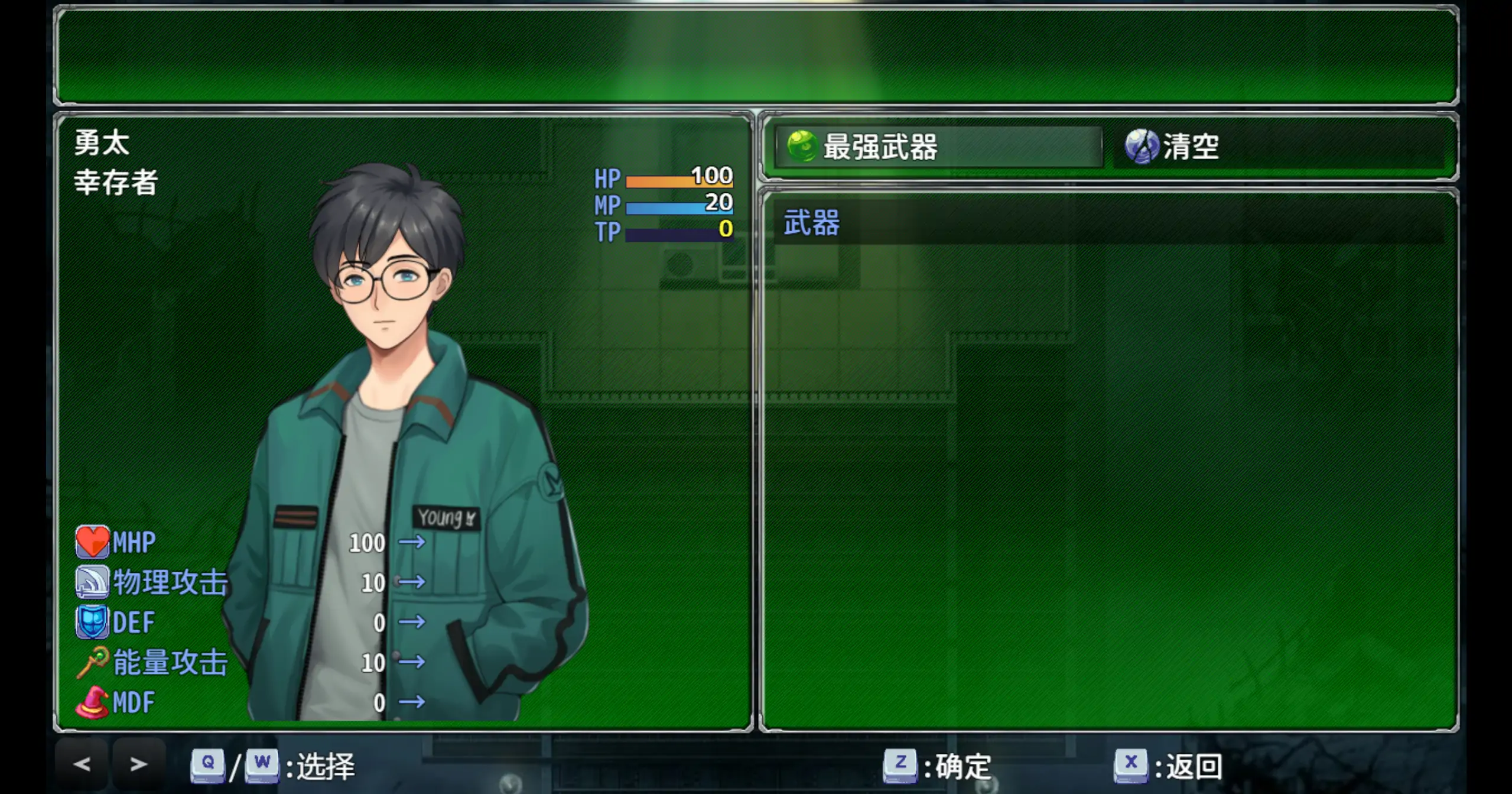1512x794 pixels.
Task: Click the magic hat icon beside MDF
Action: 92,702
